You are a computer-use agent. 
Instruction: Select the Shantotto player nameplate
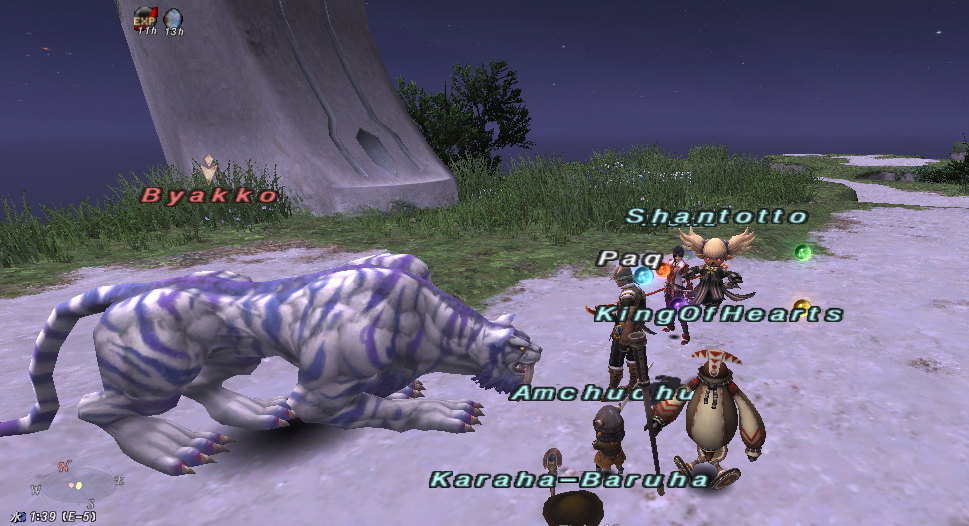(x=716, y=216)
